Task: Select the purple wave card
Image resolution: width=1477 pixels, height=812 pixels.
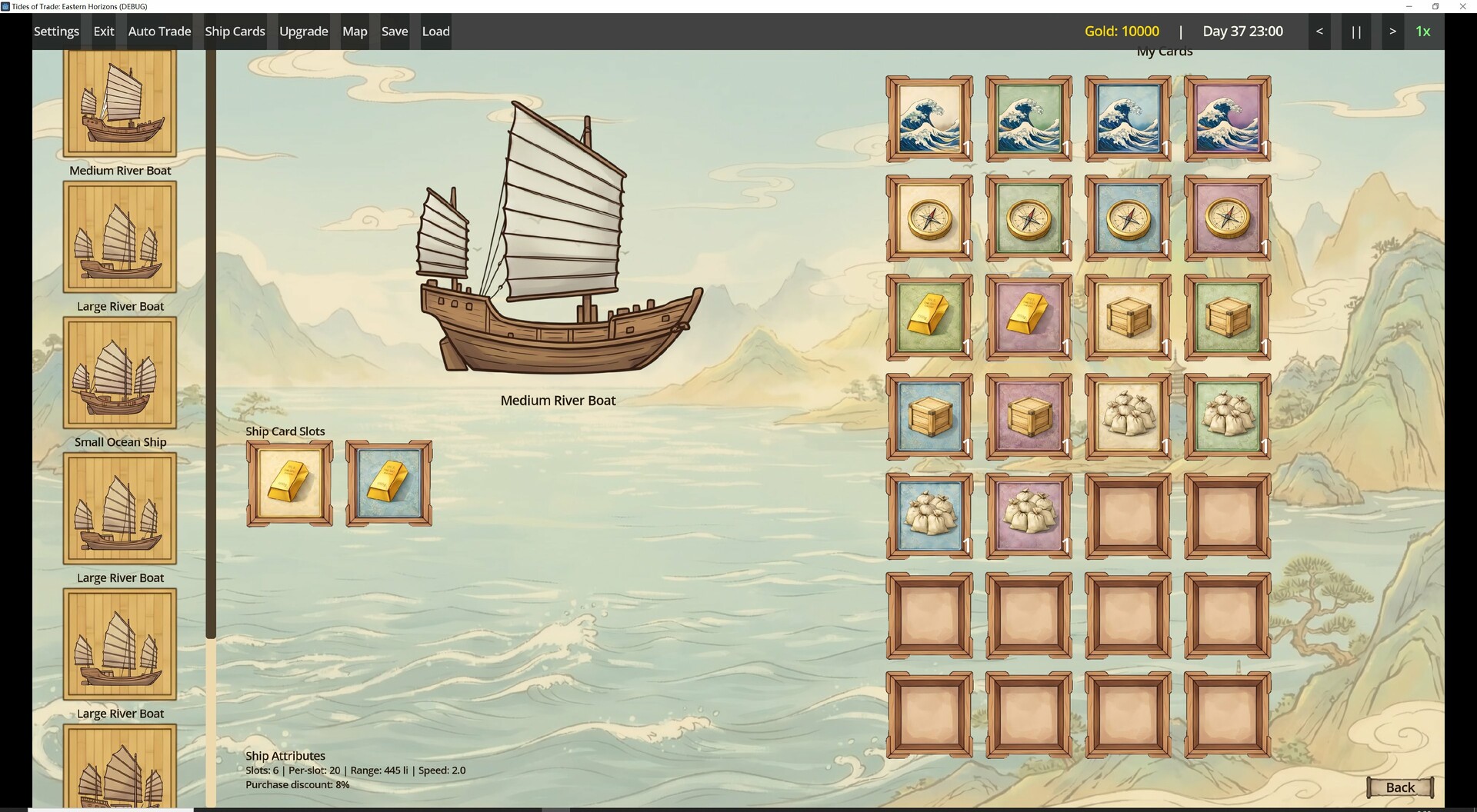Action: (x=1227, y=119)
